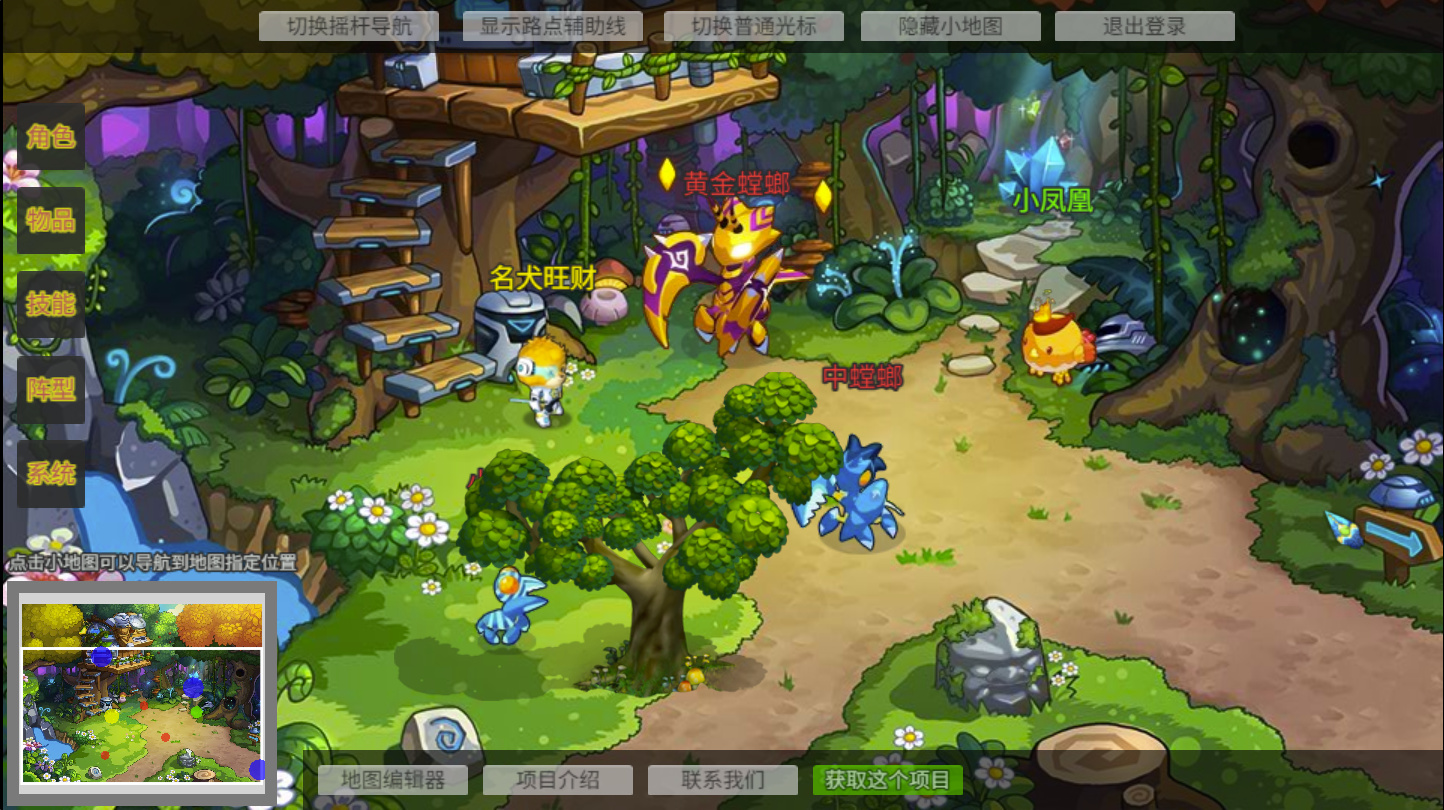Image resolution: width=1444 pixels, height=810 pixels.
Task: Open the 阵型 formation menu
Action: coord(51,389)
